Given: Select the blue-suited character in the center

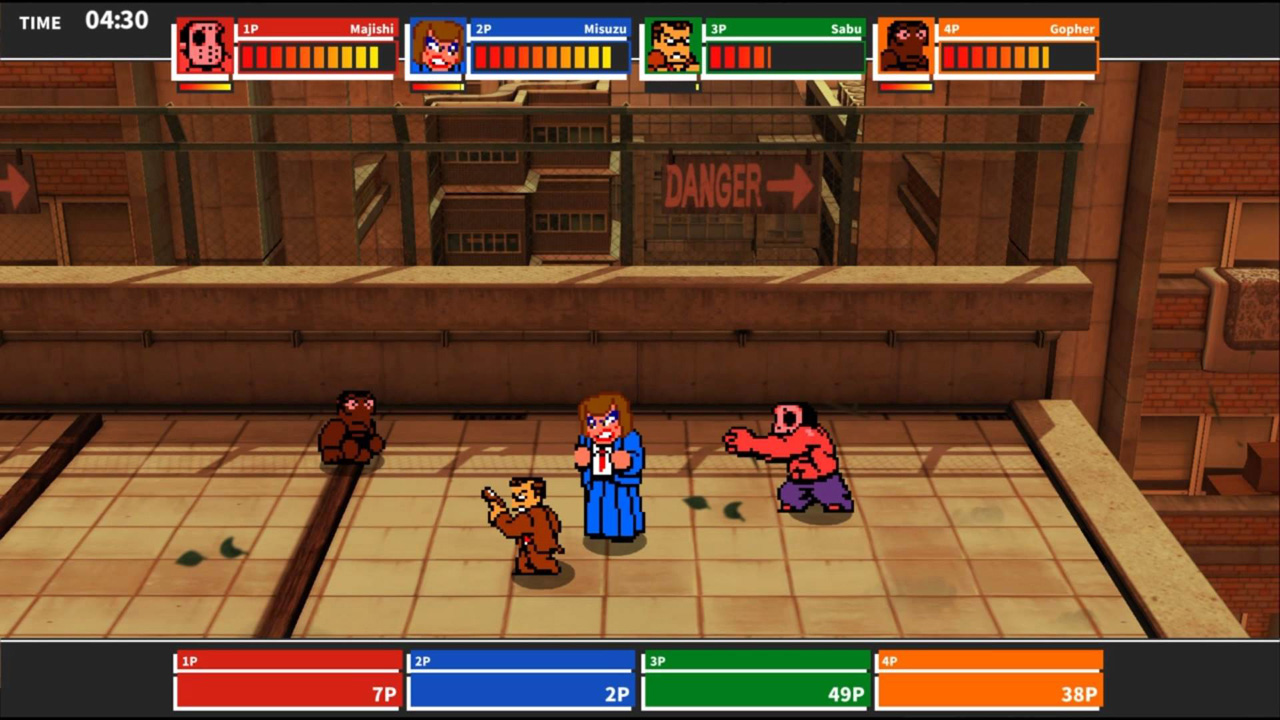Looking at the screenshot, I should [608, 470].
